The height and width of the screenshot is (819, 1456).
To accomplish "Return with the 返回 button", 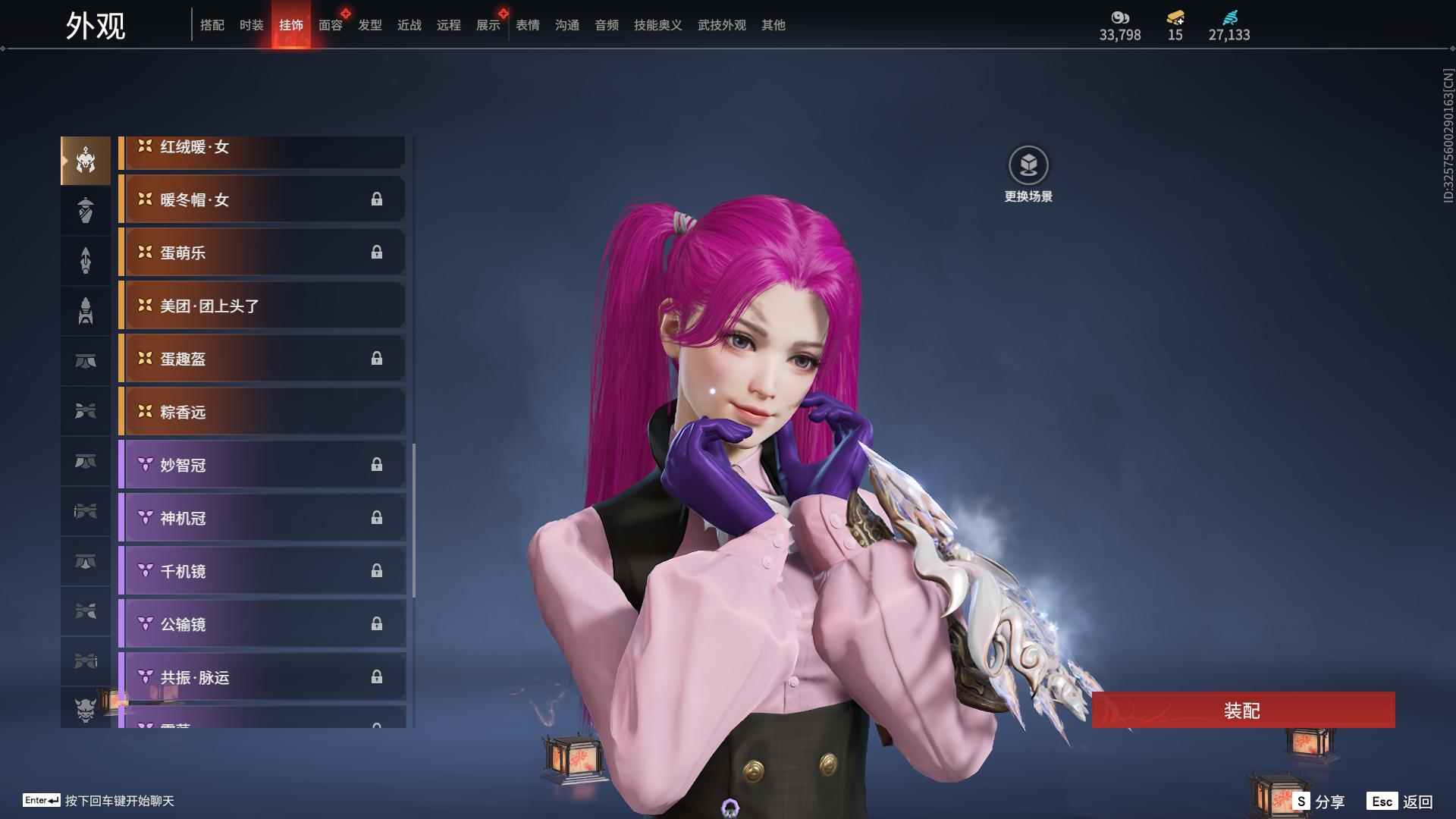I will tap(1400, 801).
